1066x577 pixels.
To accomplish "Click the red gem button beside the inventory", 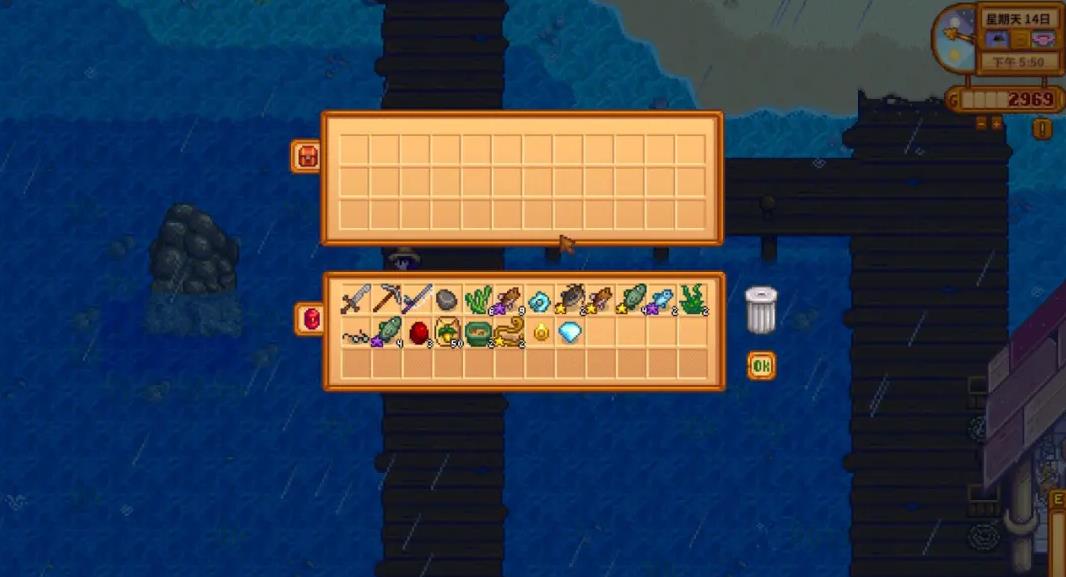I will point(309,318).
